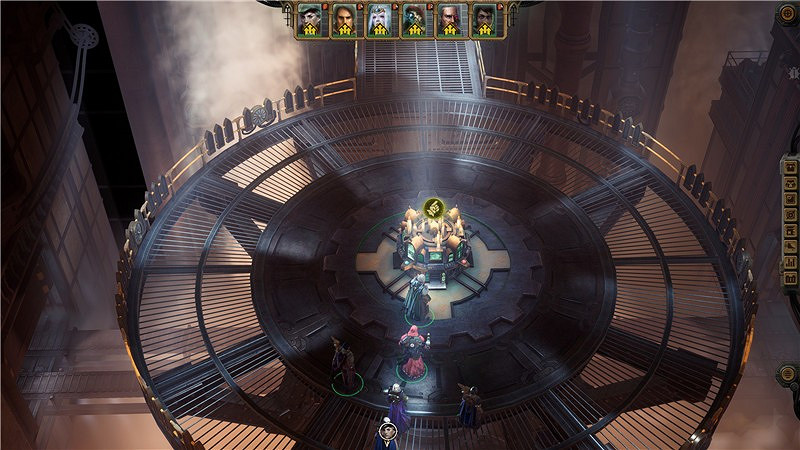This screenshot has height=450, width=800.
Task: Select the dark-haired woman's party portrait
Action: tap(484, 19)
